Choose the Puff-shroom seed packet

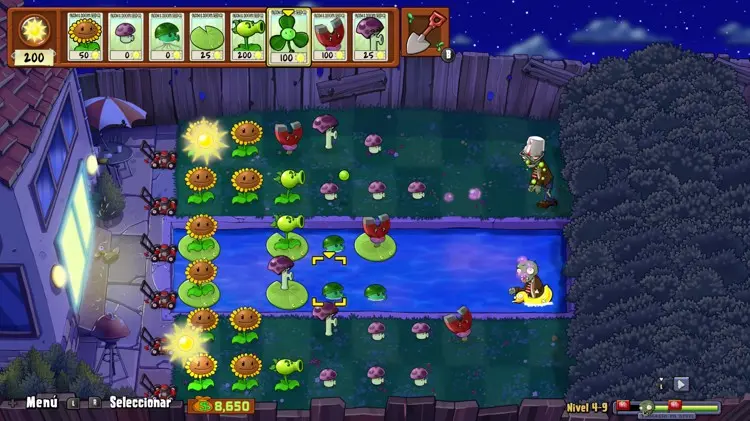point(127,37)
